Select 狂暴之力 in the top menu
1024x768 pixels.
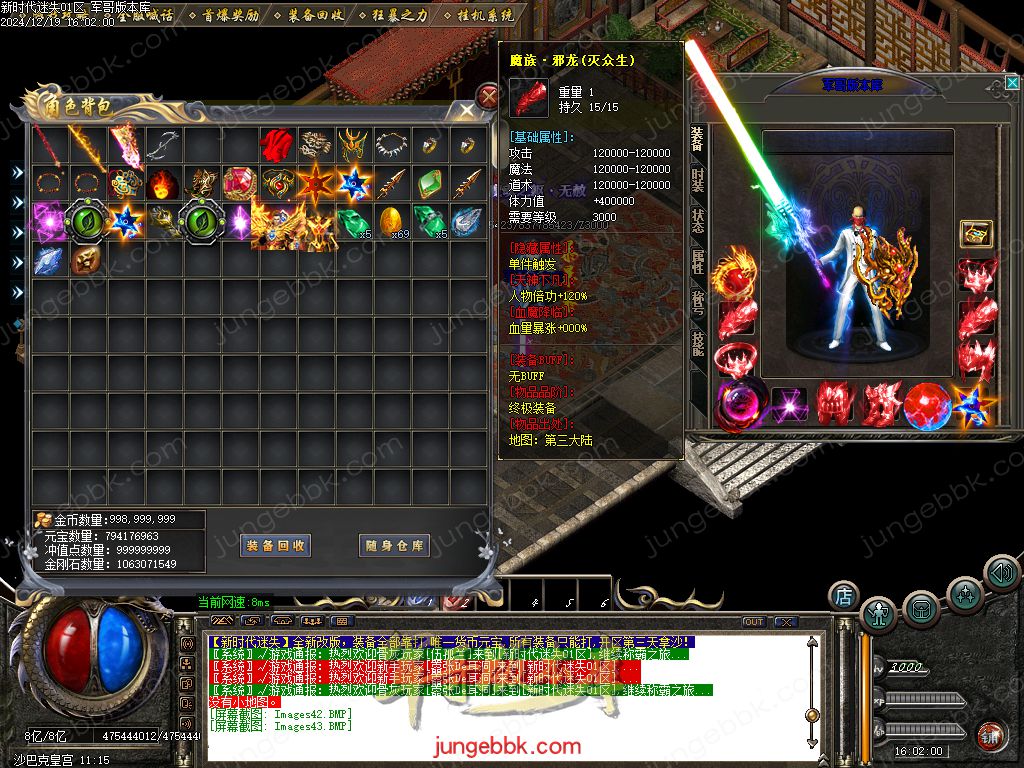pyautogui.click(x=400, y=16)
